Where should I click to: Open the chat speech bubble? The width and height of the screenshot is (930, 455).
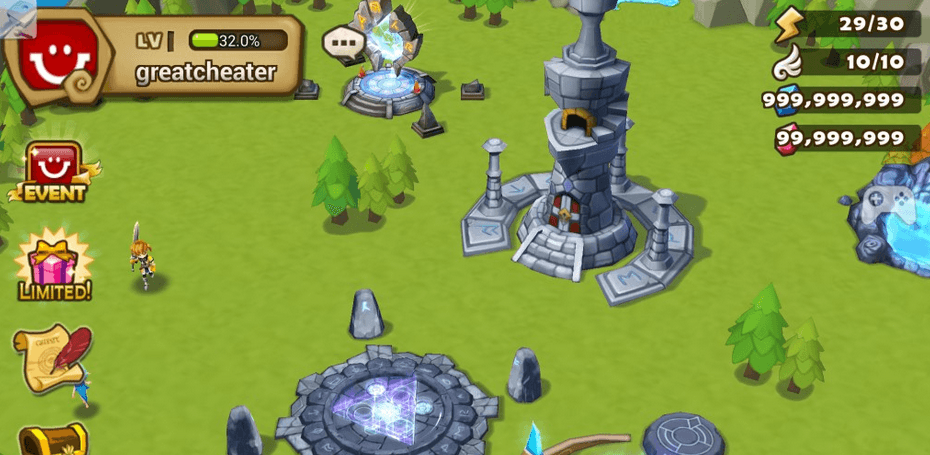coord(343,43)
